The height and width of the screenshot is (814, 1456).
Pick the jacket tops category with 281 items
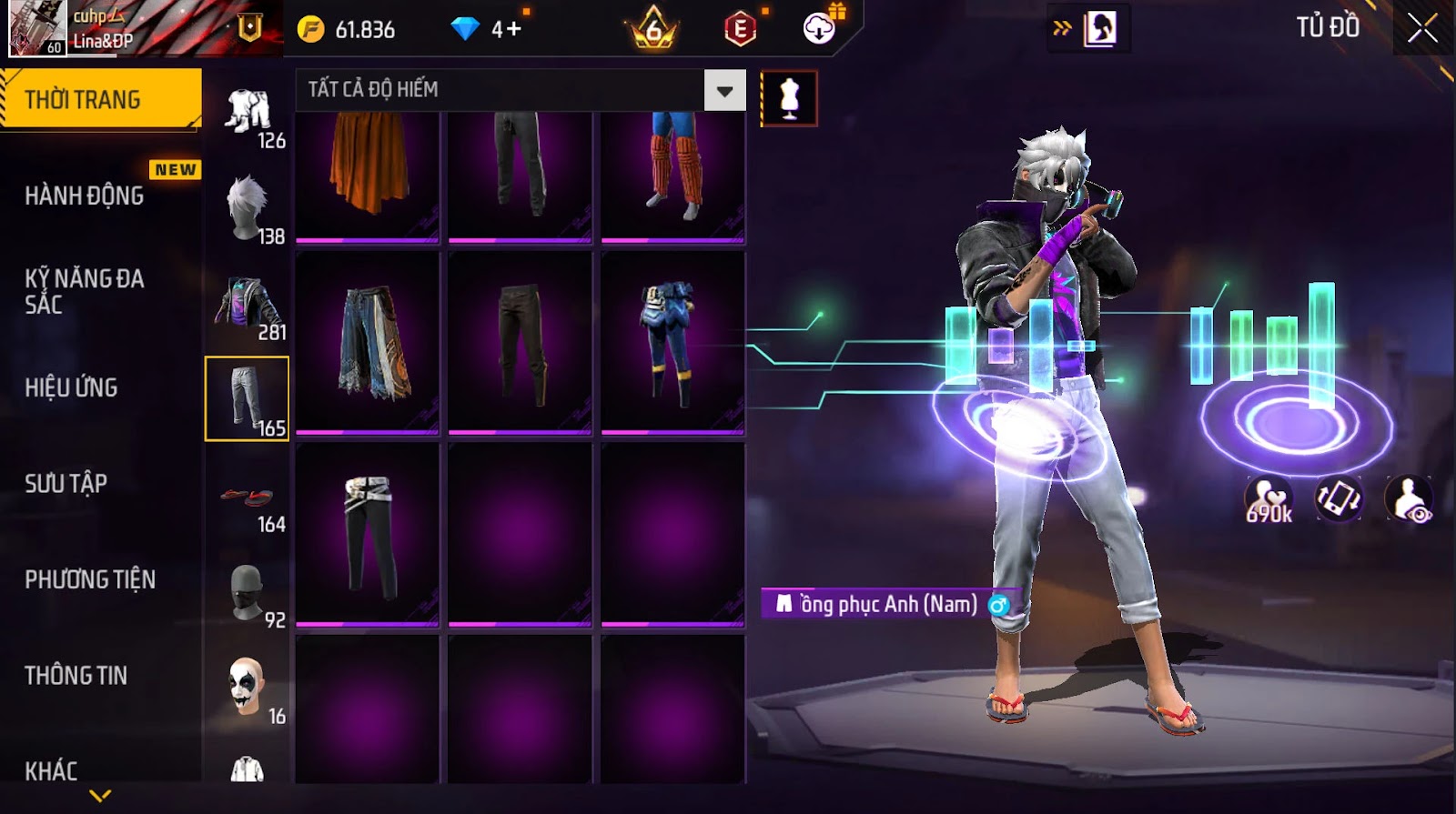coord(248,307)
